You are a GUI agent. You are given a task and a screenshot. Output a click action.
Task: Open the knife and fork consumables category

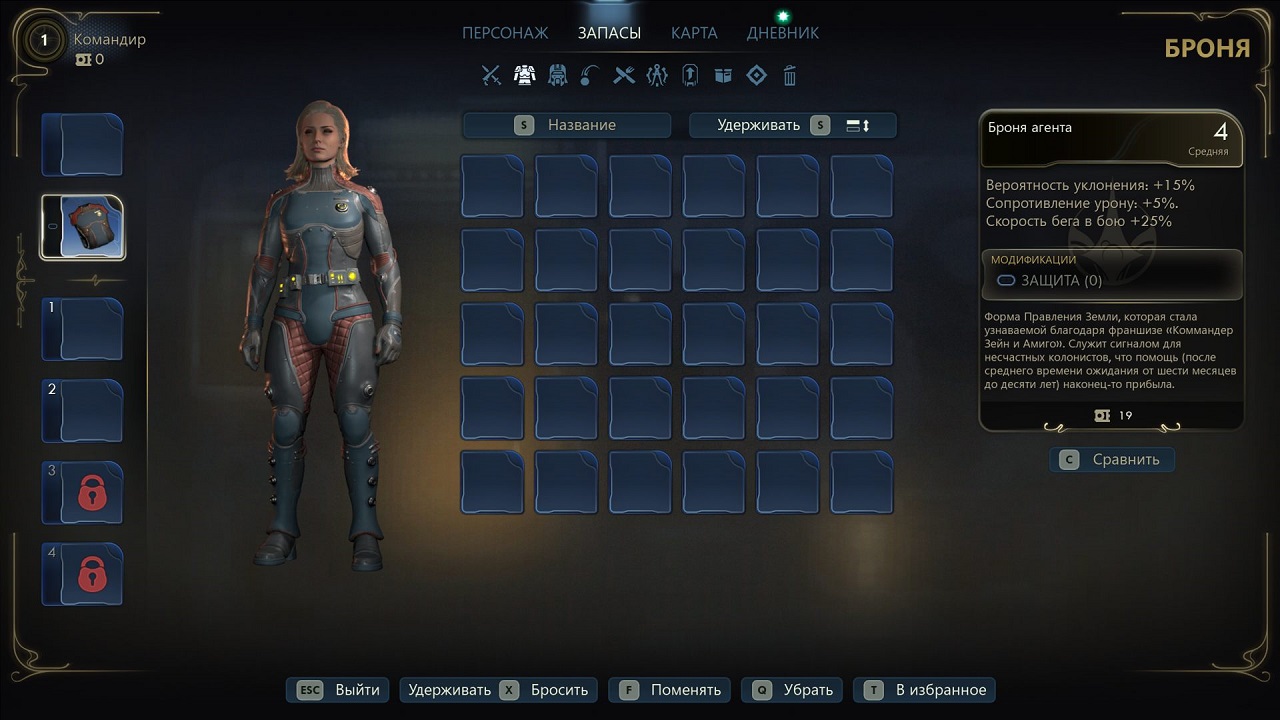624,75
